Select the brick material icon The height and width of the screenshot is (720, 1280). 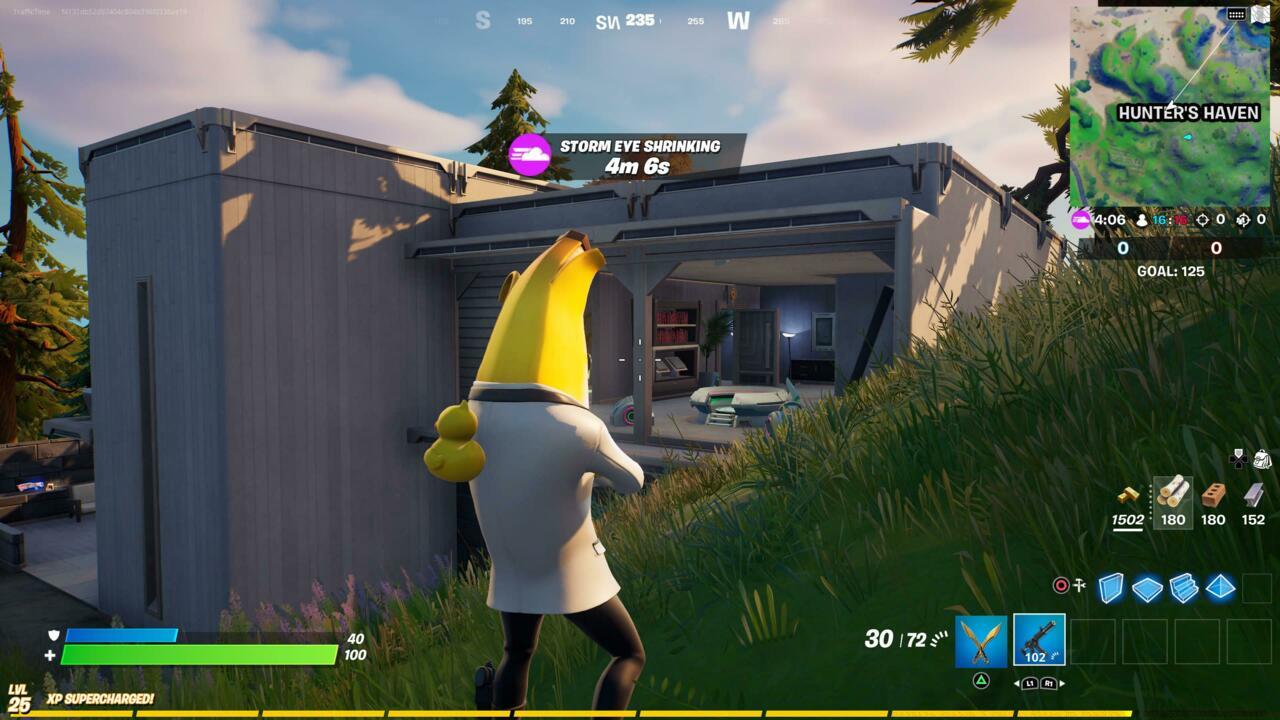1212,496
